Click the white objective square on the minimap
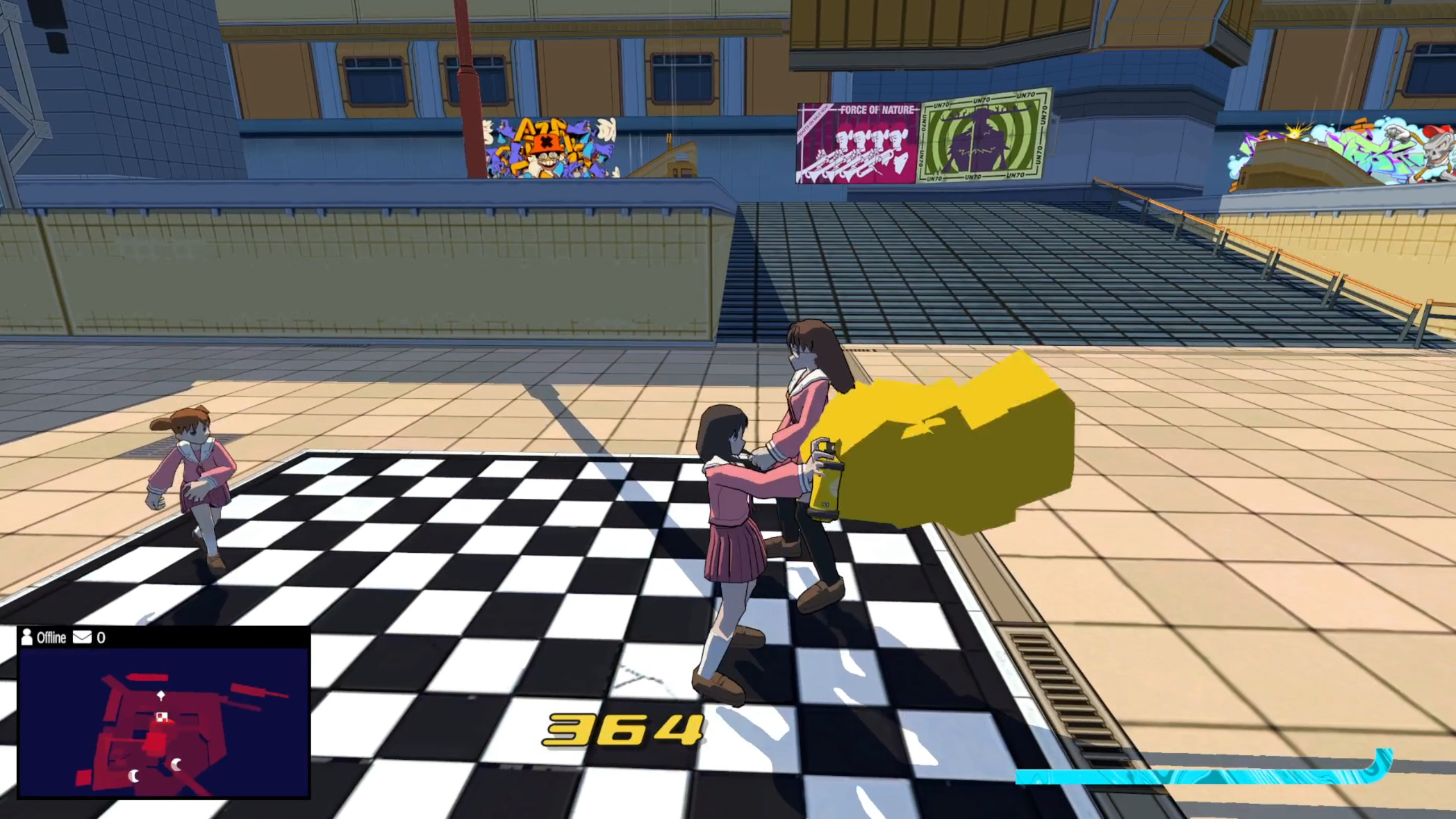The image size is (1456, 819). [162, 718]
